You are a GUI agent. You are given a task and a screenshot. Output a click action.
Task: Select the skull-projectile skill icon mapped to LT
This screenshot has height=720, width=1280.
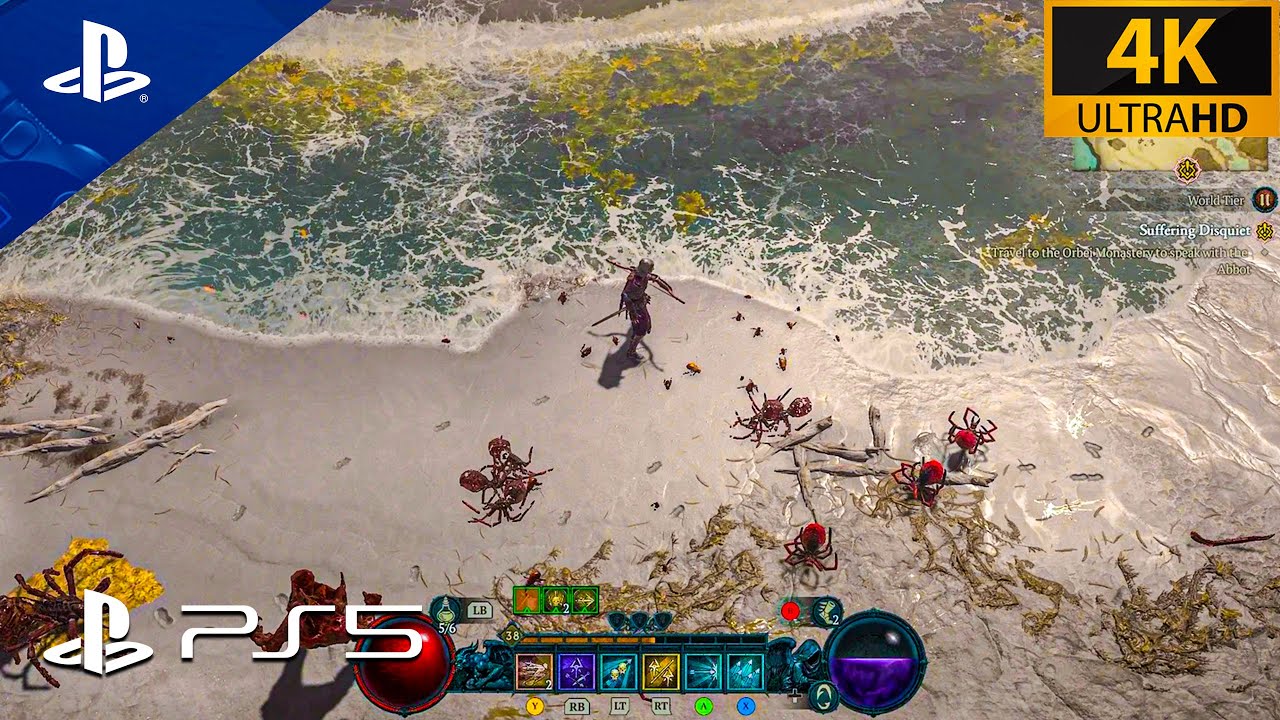click(x=618, y=670)
